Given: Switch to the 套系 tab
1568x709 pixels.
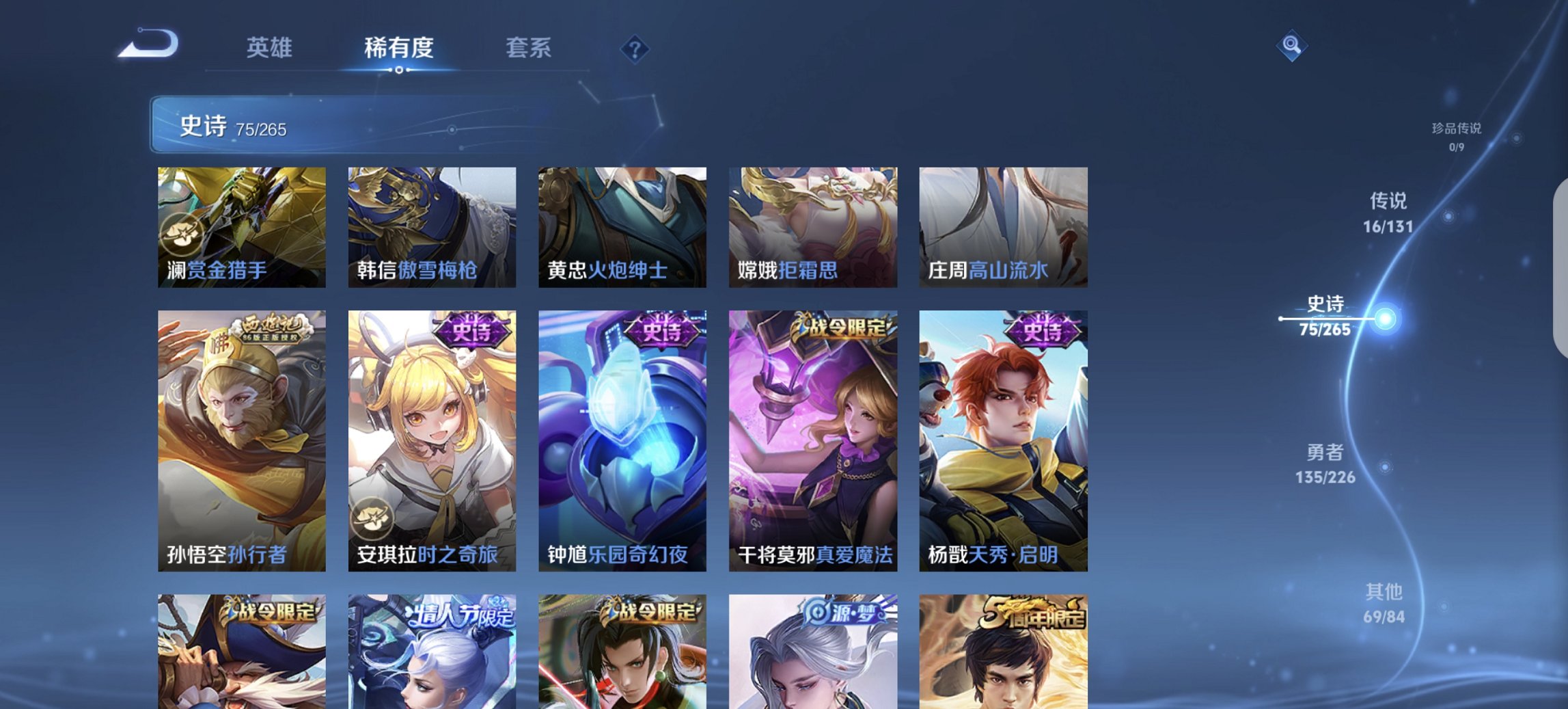Looking at the screenshot, I should 529,49.
